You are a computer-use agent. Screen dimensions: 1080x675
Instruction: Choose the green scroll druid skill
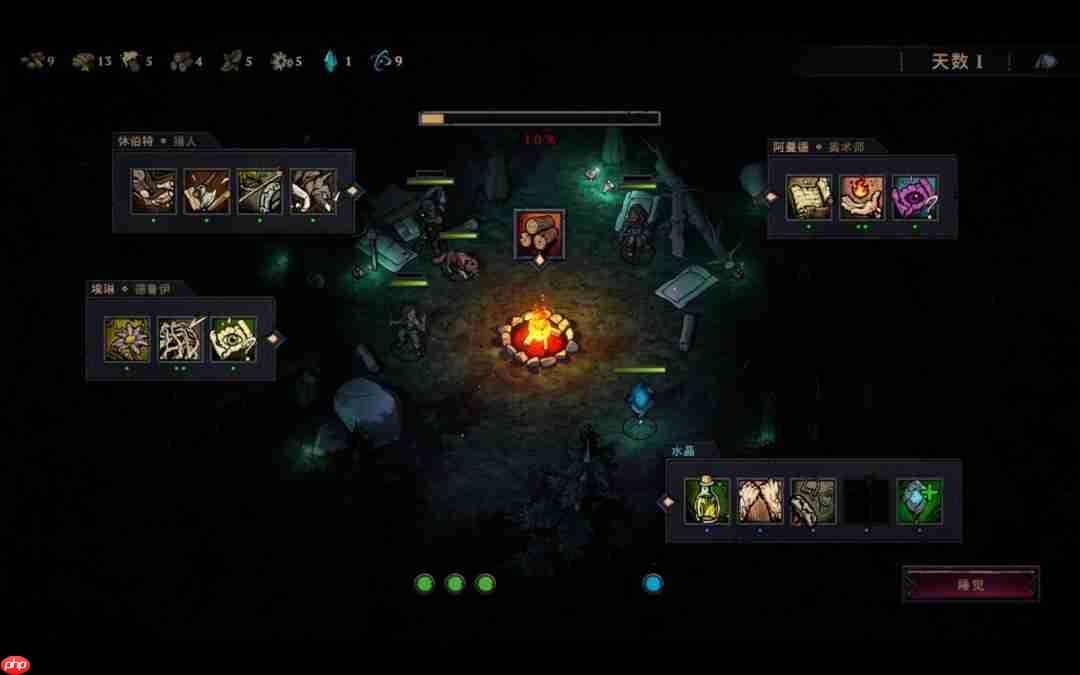[233, 339]
